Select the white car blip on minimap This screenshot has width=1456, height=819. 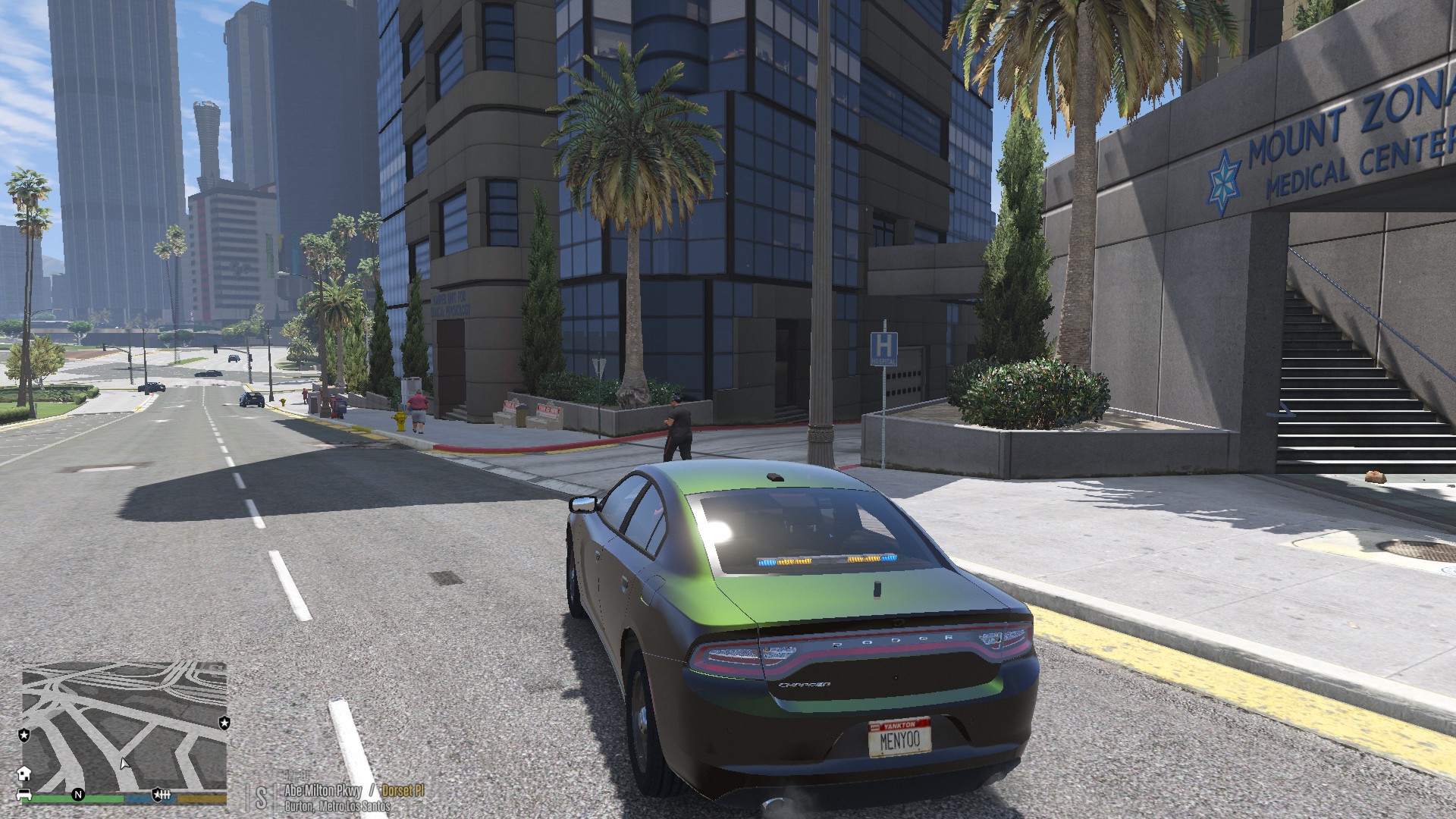[24, 794]
